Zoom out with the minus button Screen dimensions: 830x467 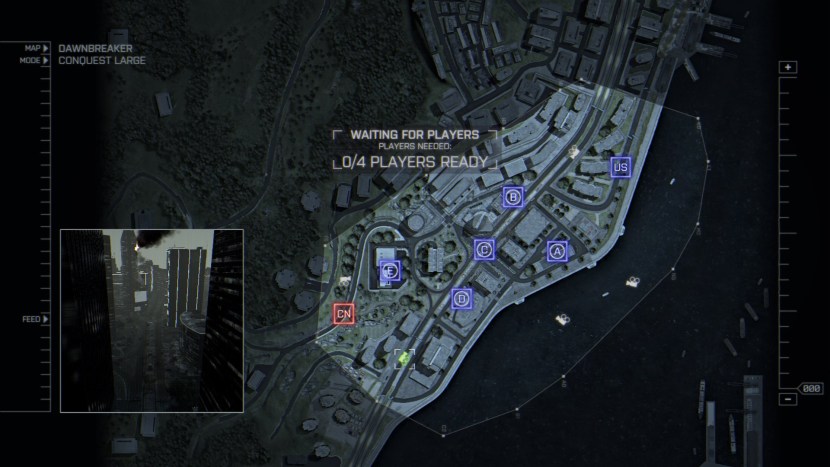point(788,399)
